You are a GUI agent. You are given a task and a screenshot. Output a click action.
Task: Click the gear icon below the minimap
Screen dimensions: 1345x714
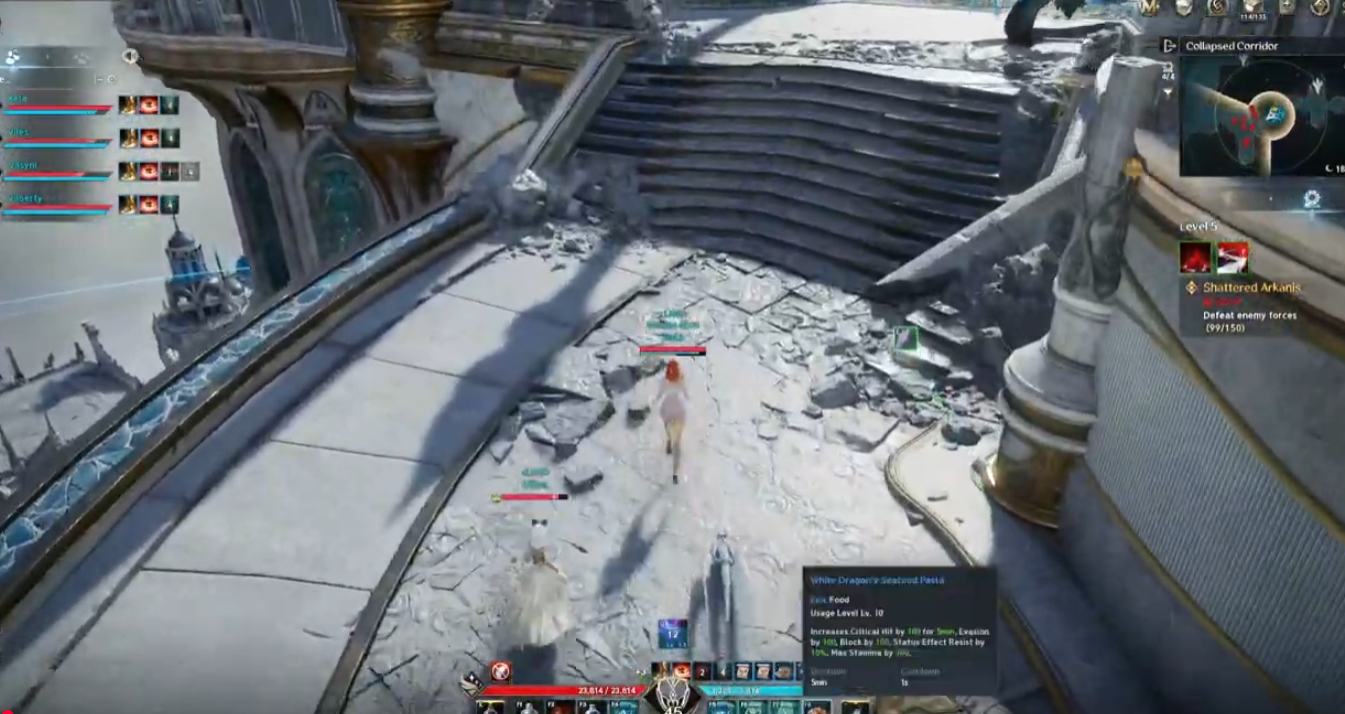[x=1311, y=200]
